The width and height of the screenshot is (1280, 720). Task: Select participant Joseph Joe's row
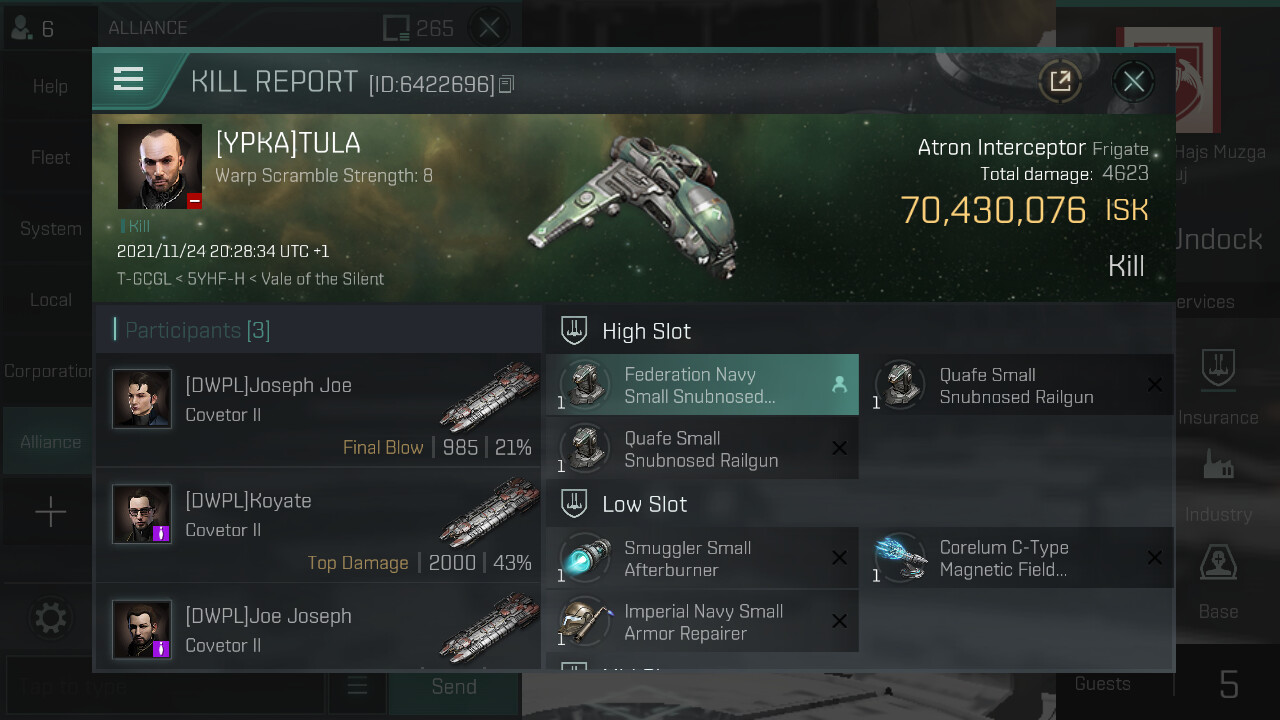tap(318, 410)
